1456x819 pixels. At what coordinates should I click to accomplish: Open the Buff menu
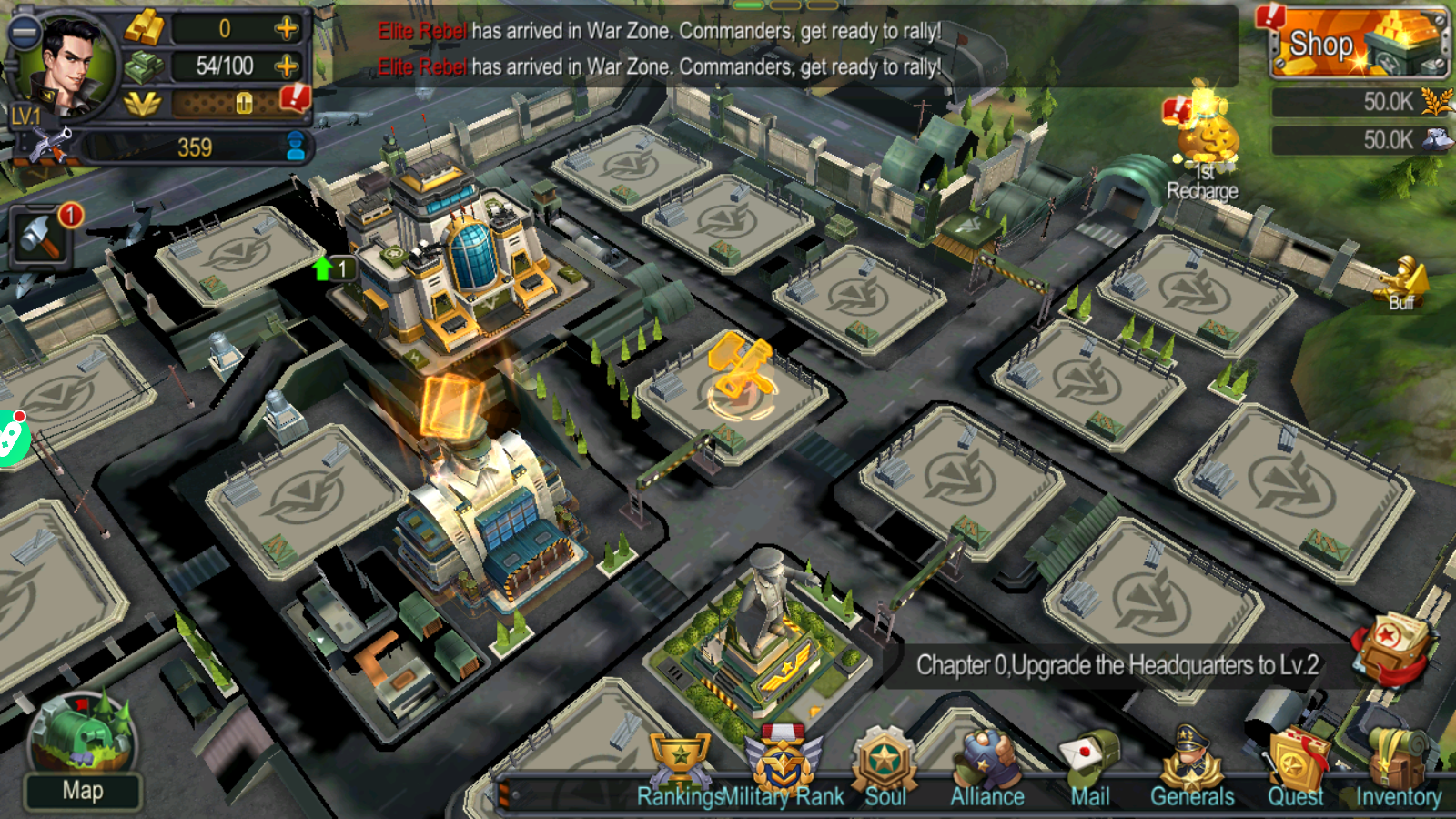pyautogui.click(x=1402, y=282)
